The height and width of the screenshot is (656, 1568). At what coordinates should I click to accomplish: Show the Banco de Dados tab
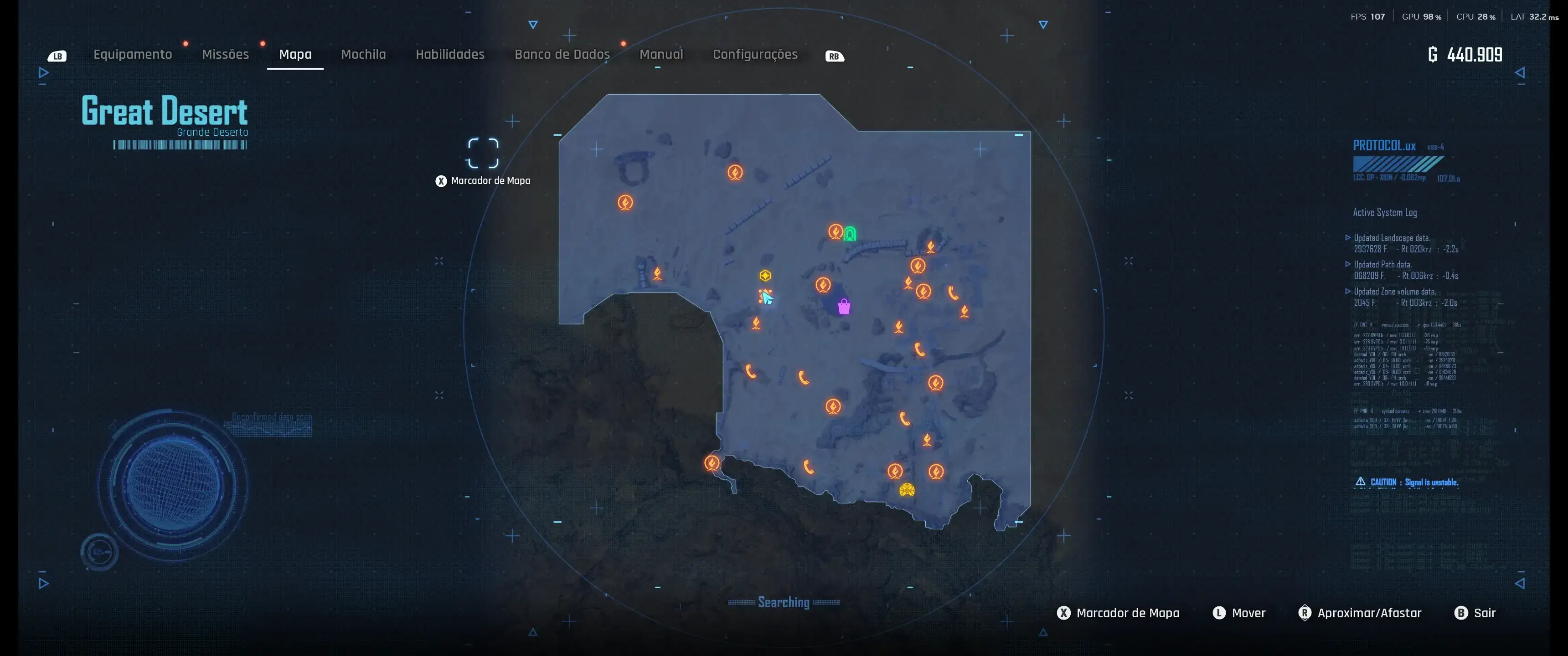coord(562,54)
